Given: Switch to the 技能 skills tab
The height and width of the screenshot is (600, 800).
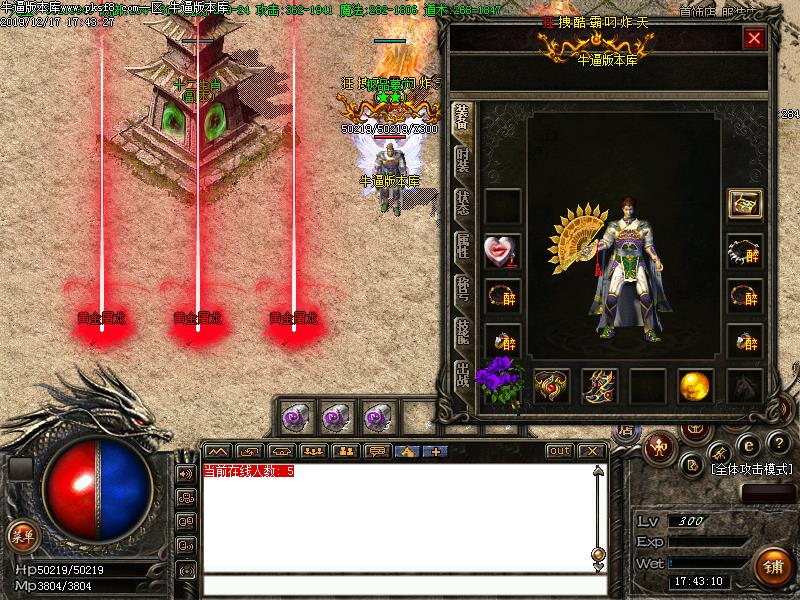Looking at the screenshot, I should pos(463,332).
